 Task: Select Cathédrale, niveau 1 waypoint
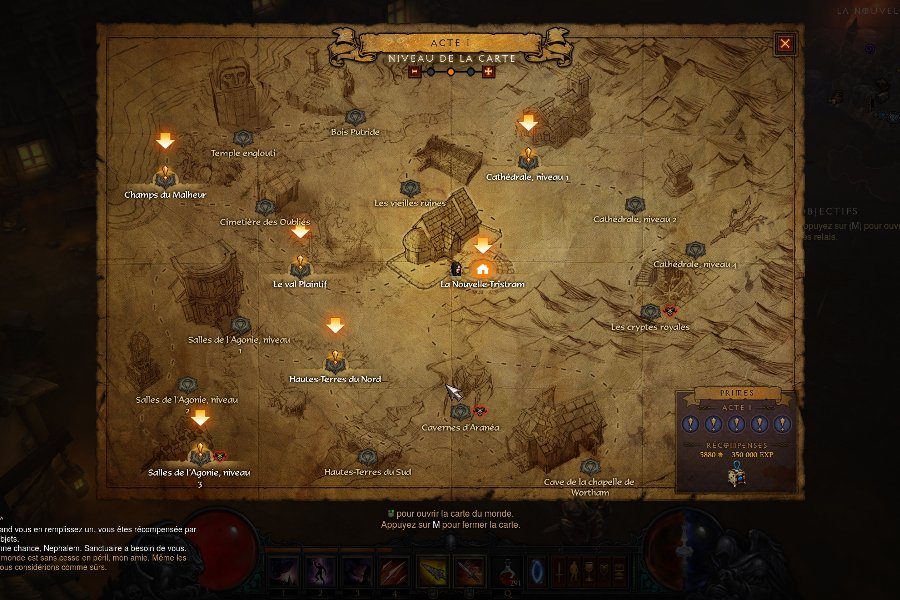point(528,158)
